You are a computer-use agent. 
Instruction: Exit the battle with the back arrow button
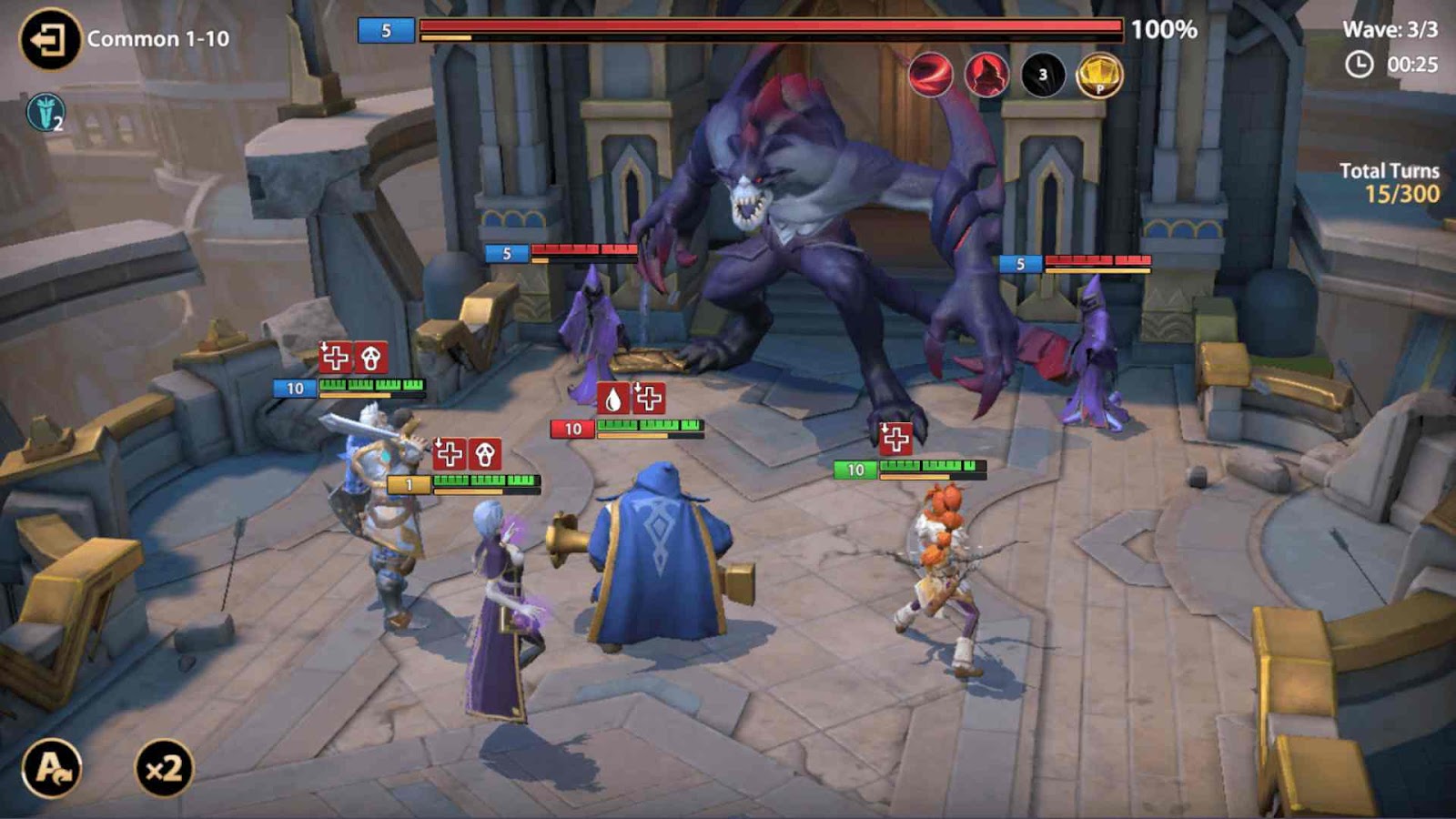pos(49,39)
